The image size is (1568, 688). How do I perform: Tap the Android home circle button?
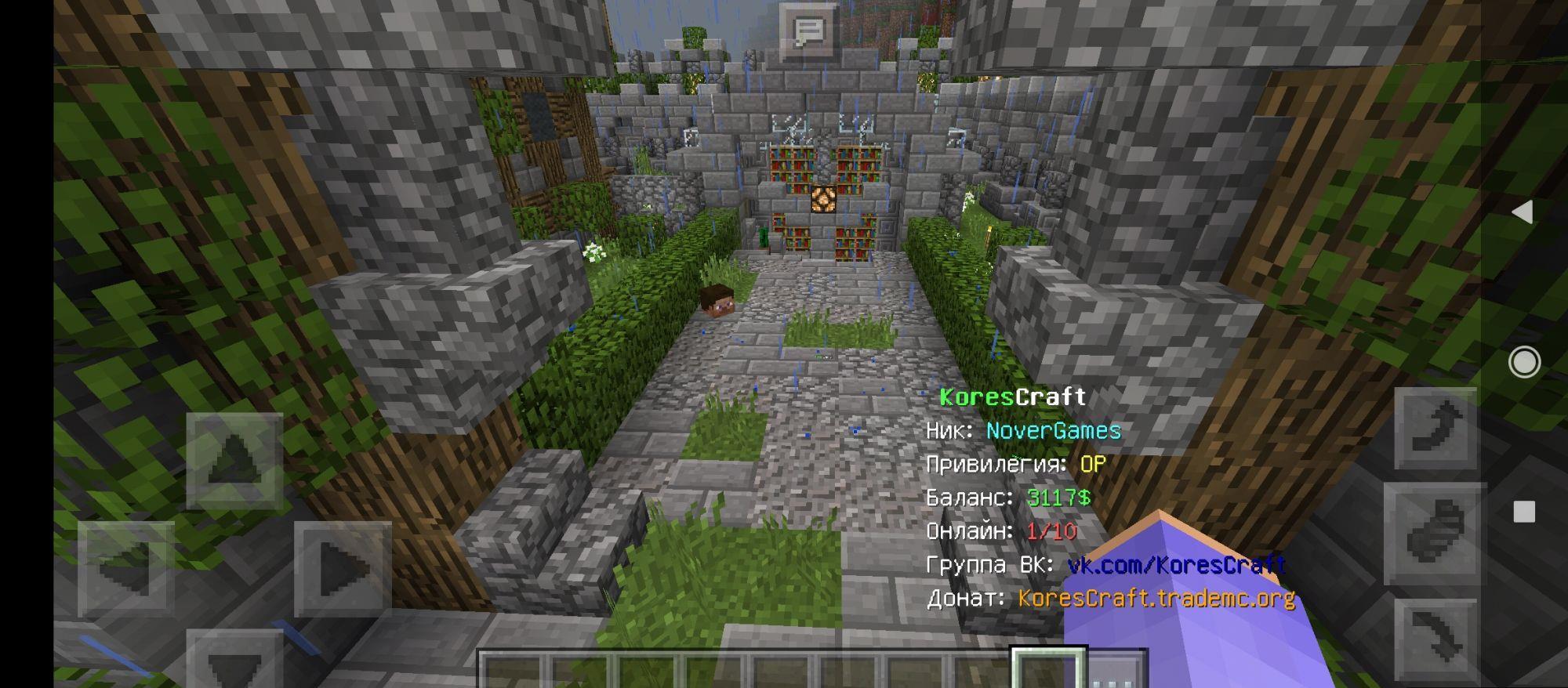pyautogui.click(x=1524, y=362)
